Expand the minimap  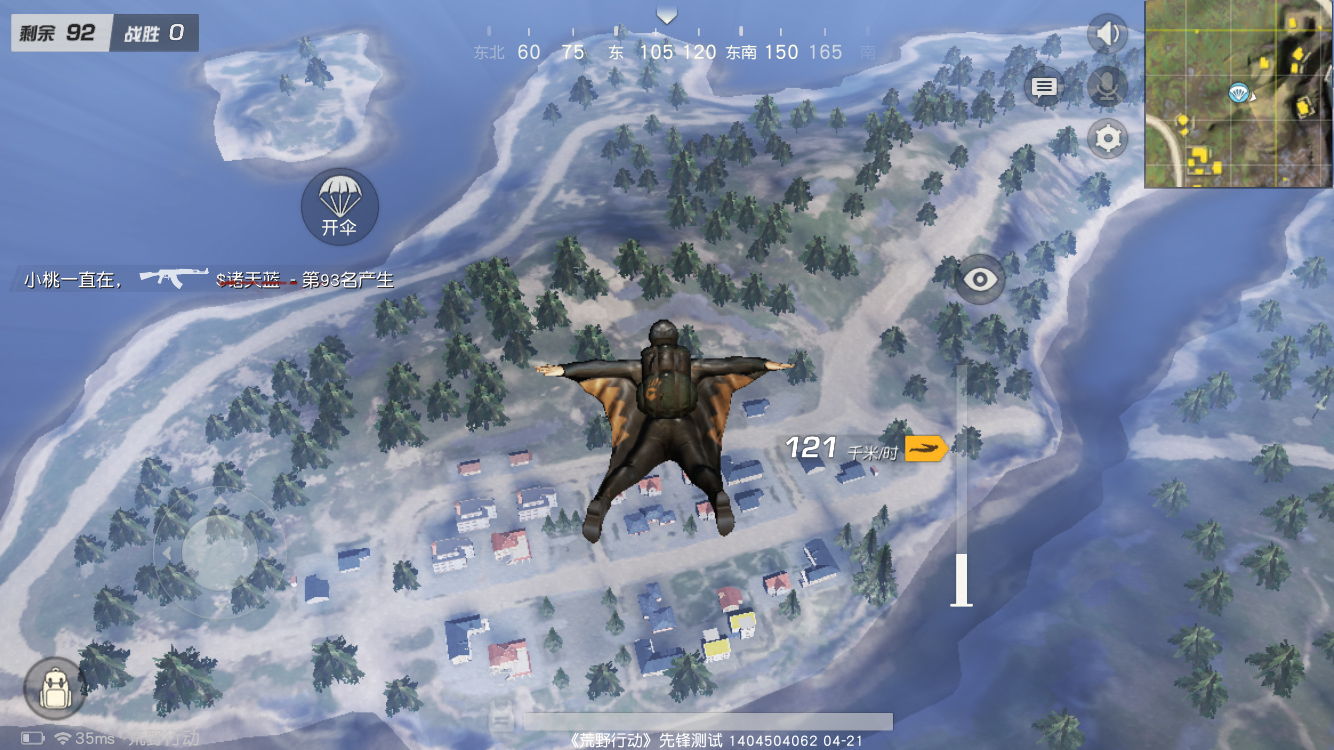tap(1239, 94)
